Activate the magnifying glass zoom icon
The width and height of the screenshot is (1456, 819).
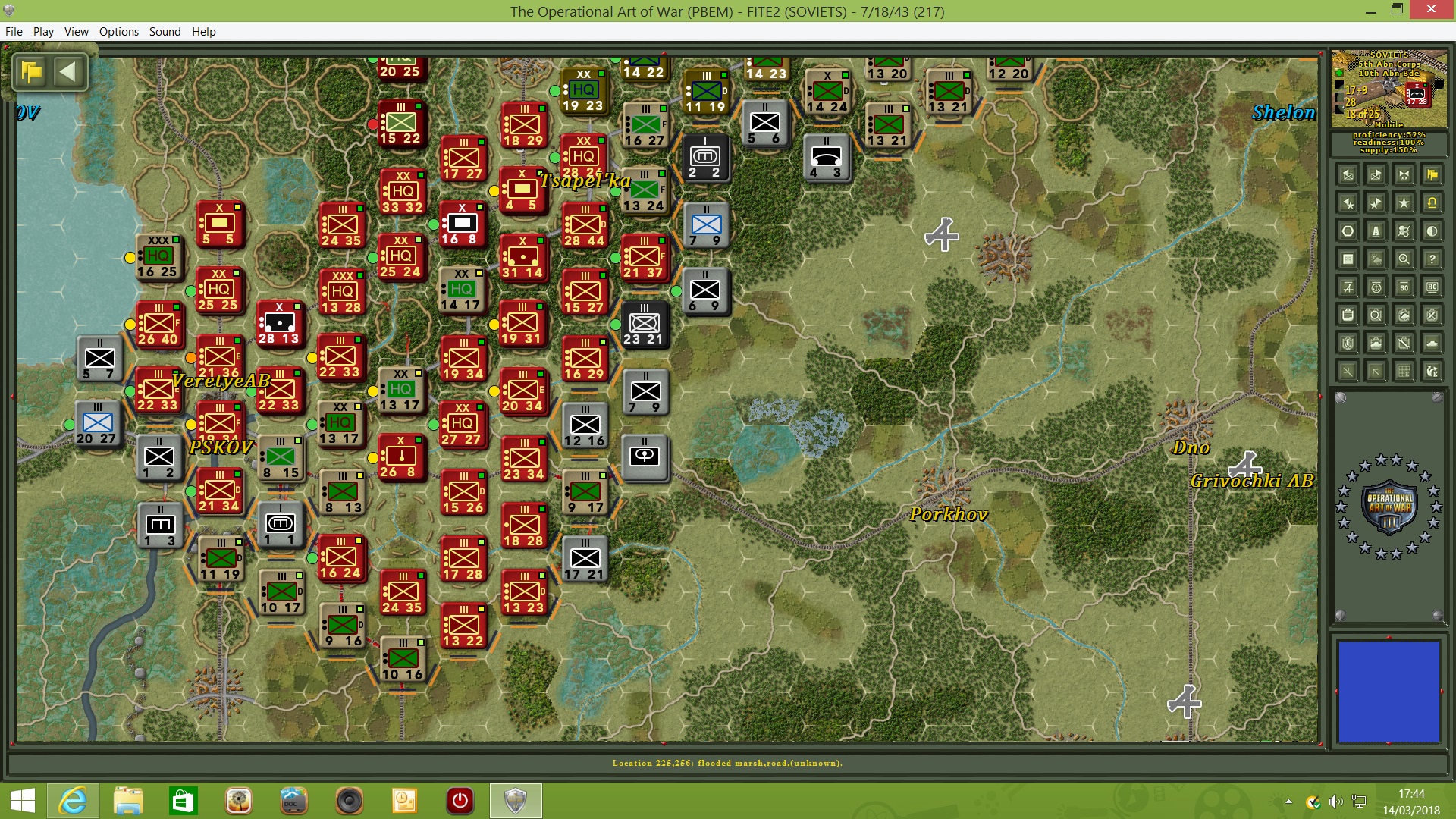pyautogui.click(x=1404, y=258)
